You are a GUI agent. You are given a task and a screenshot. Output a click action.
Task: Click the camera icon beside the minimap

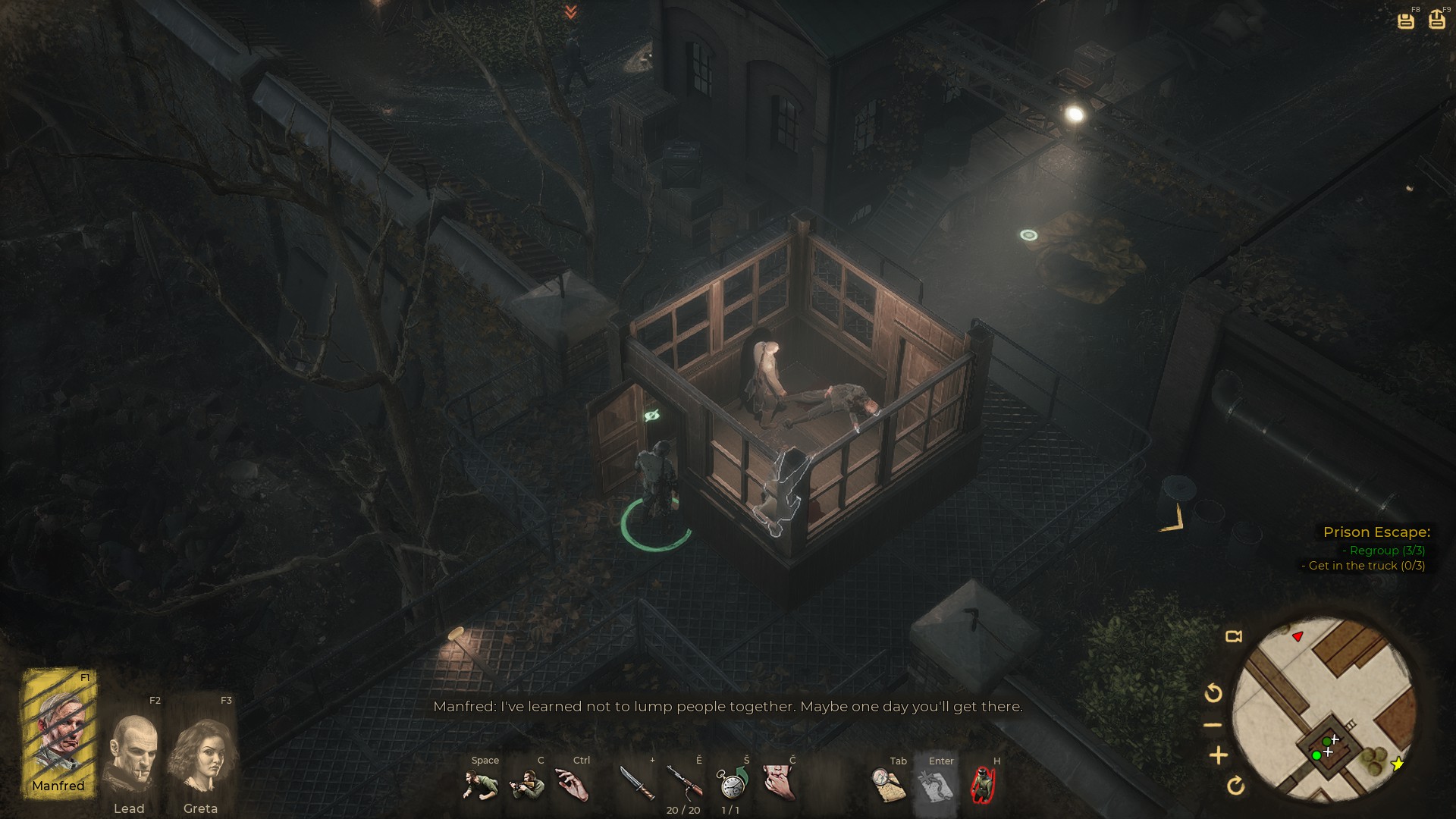tap(1234, 636)
